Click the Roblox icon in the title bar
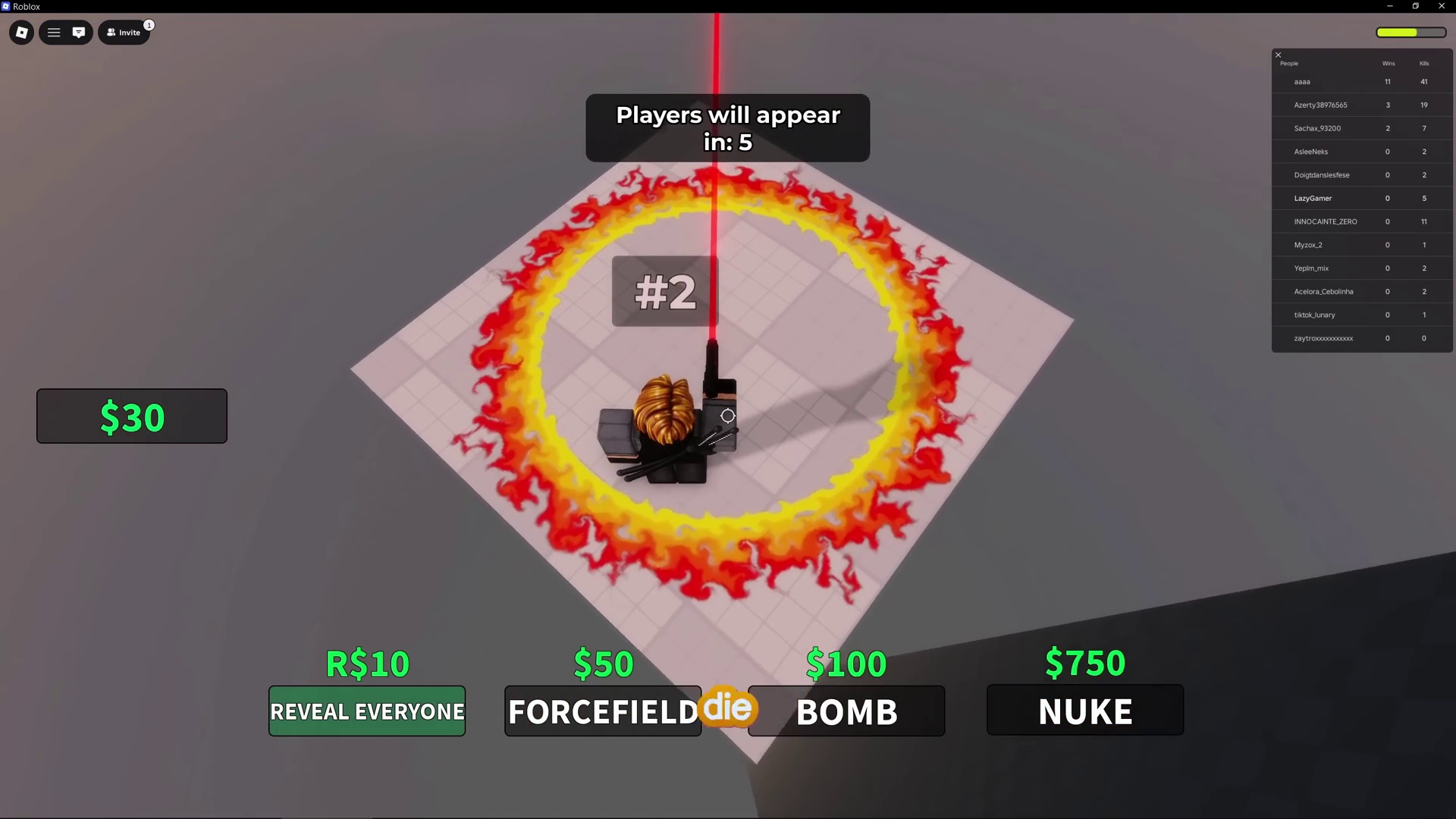Viewport: 1456px width, 819px height. tap(8, 6)
